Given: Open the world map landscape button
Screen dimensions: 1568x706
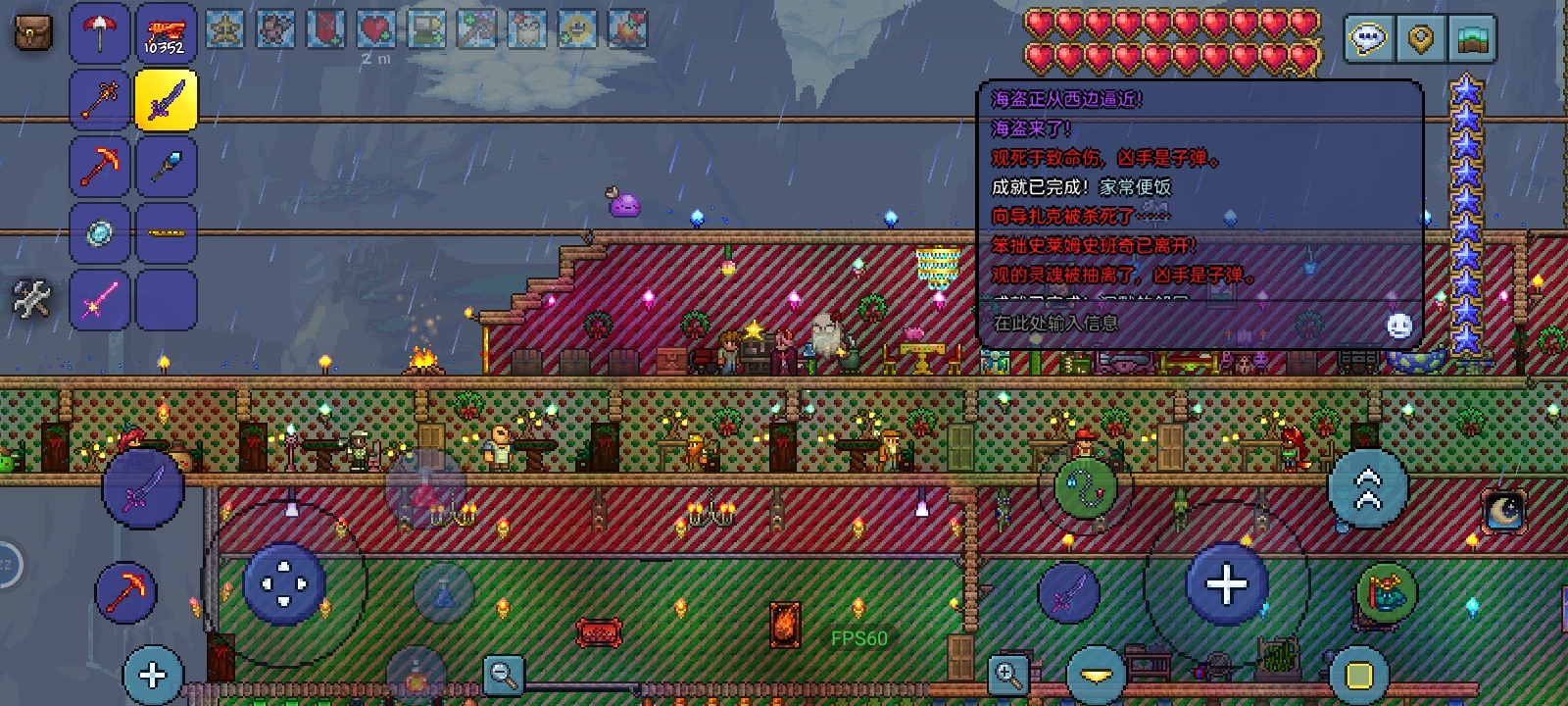Looking at the screenshot, I should [1470, 39].
